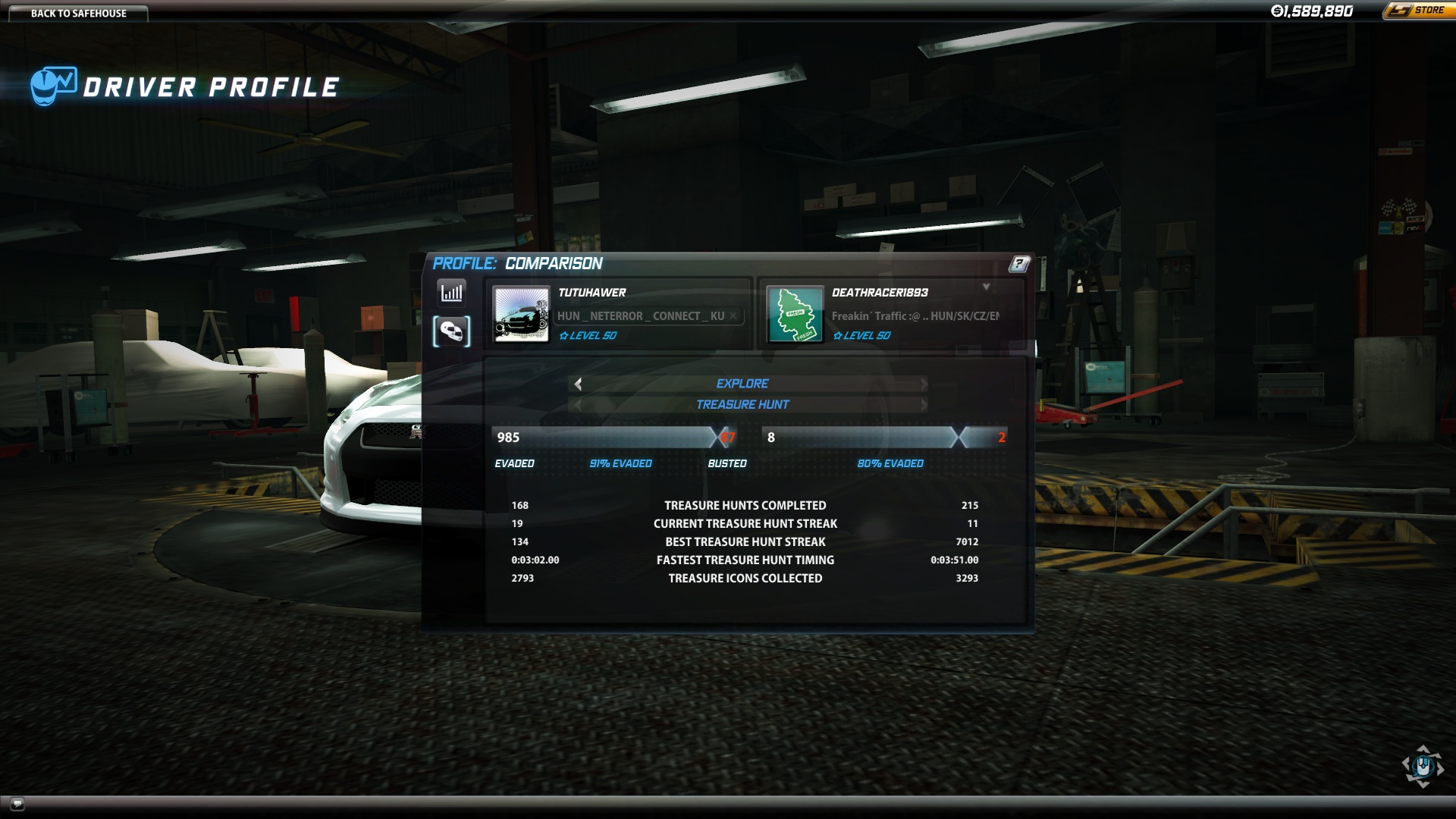
Task: Open the chat bubble in the bottom bar
Action: click(x=17, y=803)
